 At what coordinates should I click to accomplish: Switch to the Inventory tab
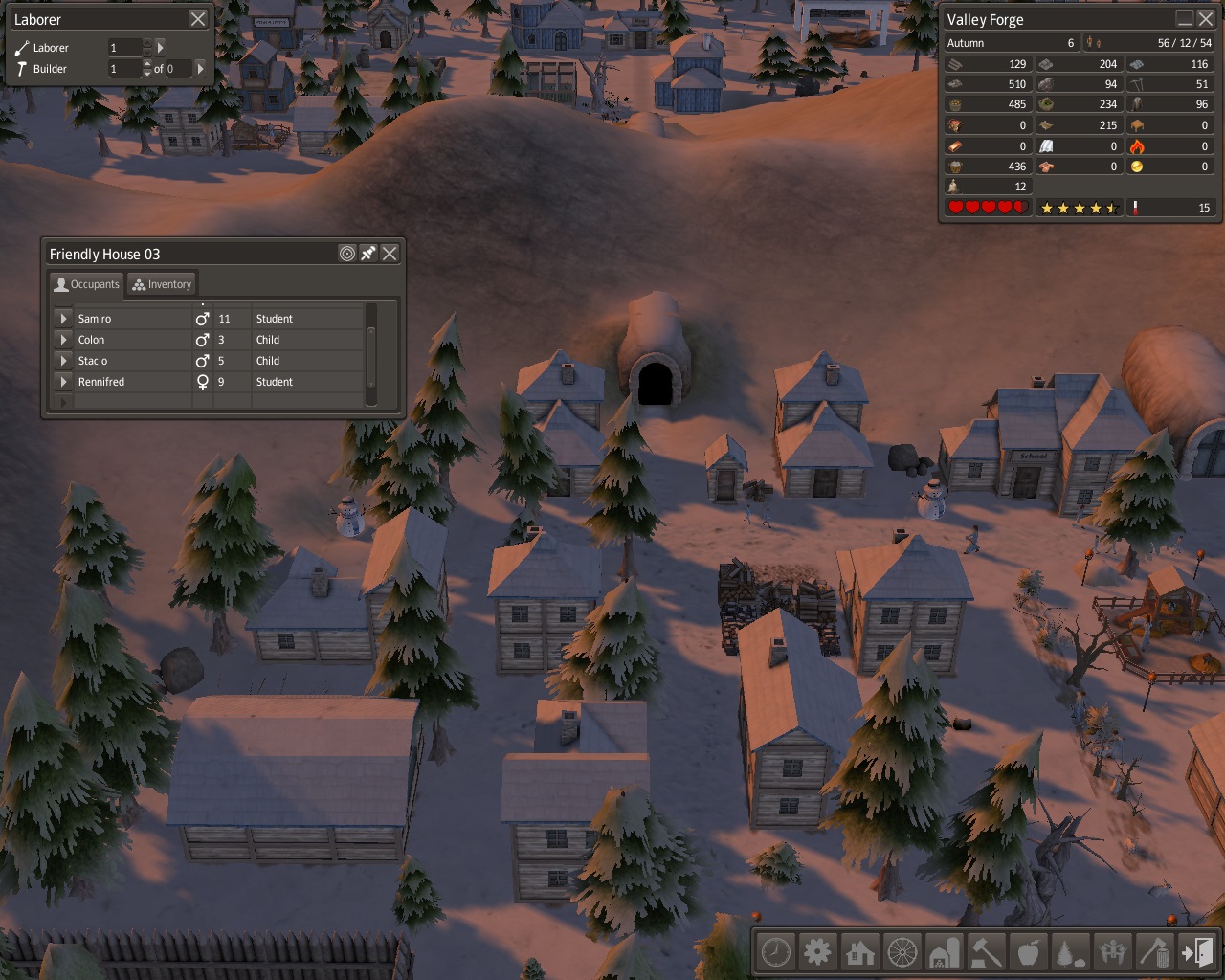click(x=163, y=284)
